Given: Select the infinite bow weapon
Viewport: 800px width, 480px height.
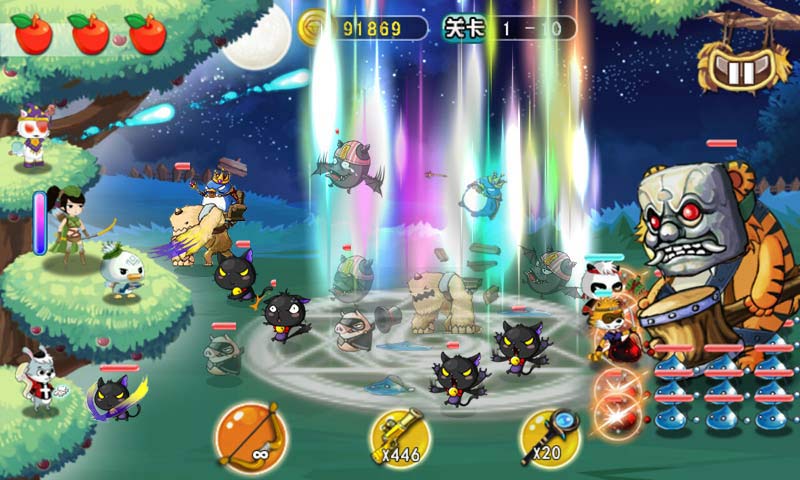Looking at the screenshot, I should [248, 436].
